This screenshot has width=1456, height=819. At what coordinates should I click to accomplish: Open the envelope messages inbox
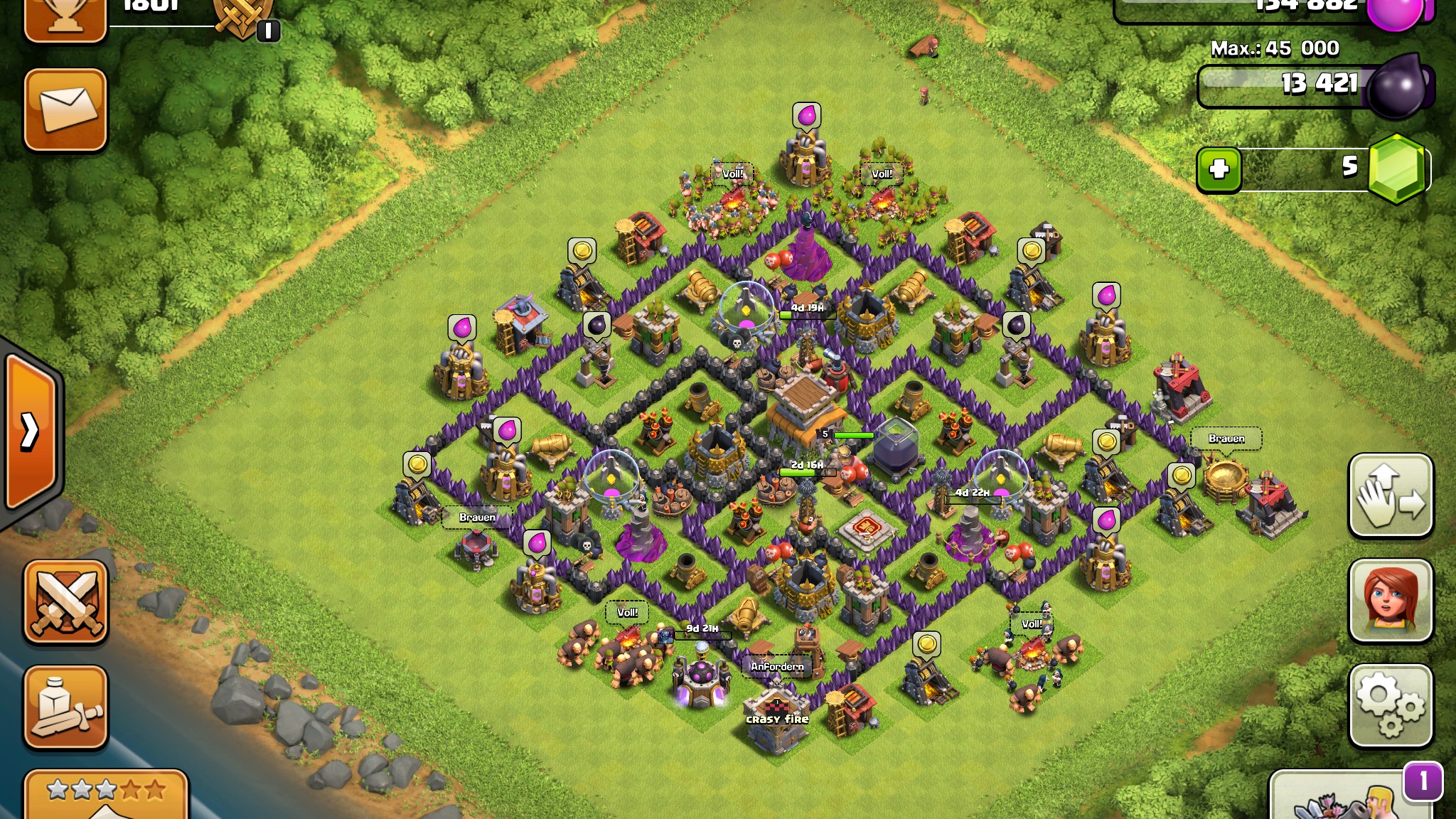click(65, 110)
